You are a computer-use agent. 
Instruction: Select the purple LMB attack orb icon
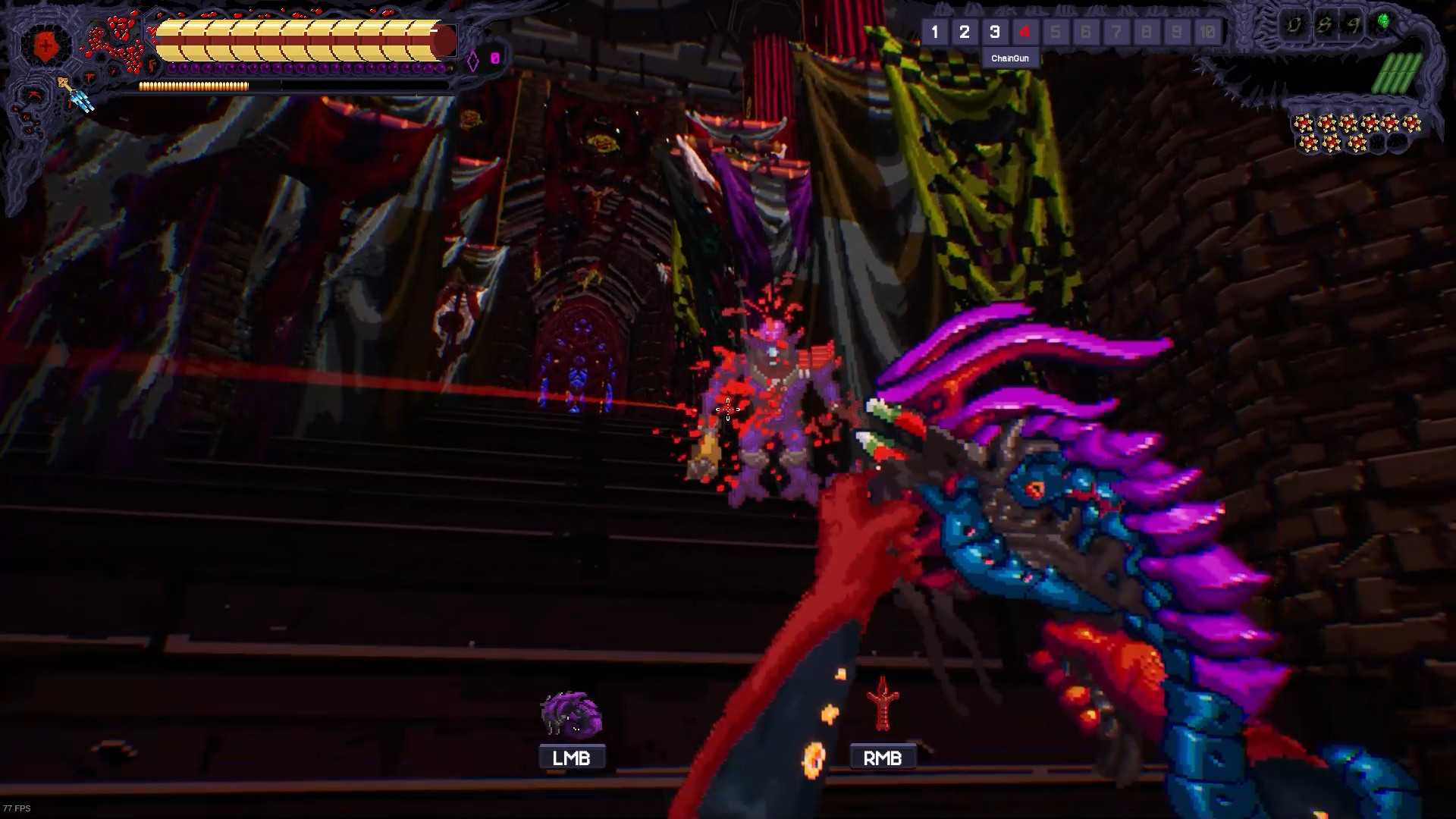(x=571, y=717)
